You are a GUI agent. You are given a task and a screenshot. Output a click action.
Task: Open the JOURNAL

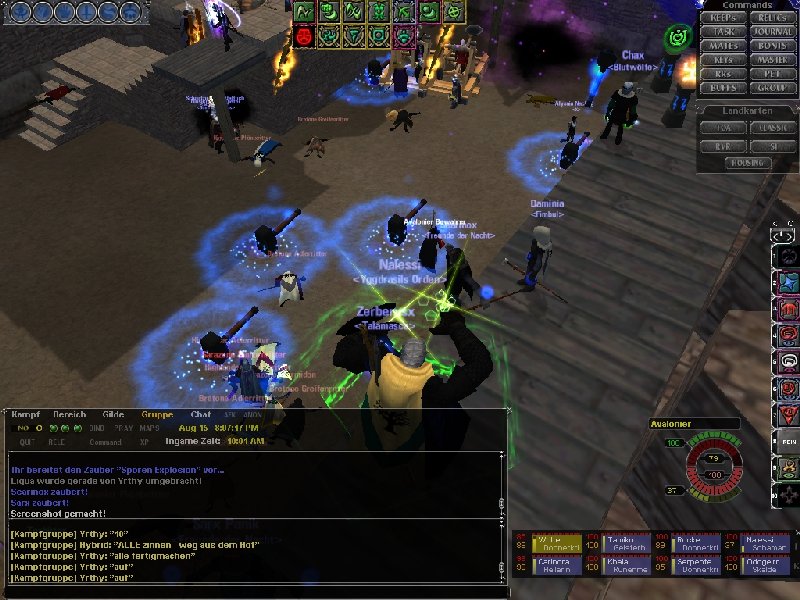click(771, 32)
